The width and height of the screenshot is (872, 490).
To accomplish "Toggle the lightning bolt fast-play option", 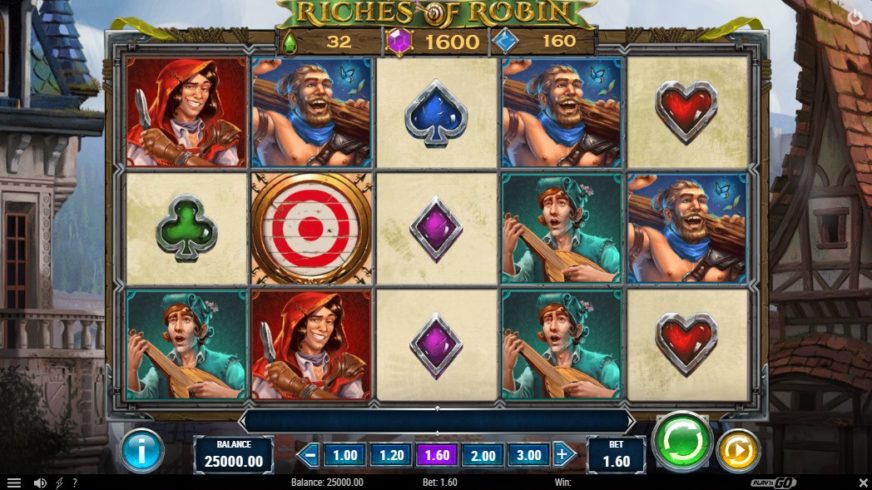I will [x=59, y=482].
